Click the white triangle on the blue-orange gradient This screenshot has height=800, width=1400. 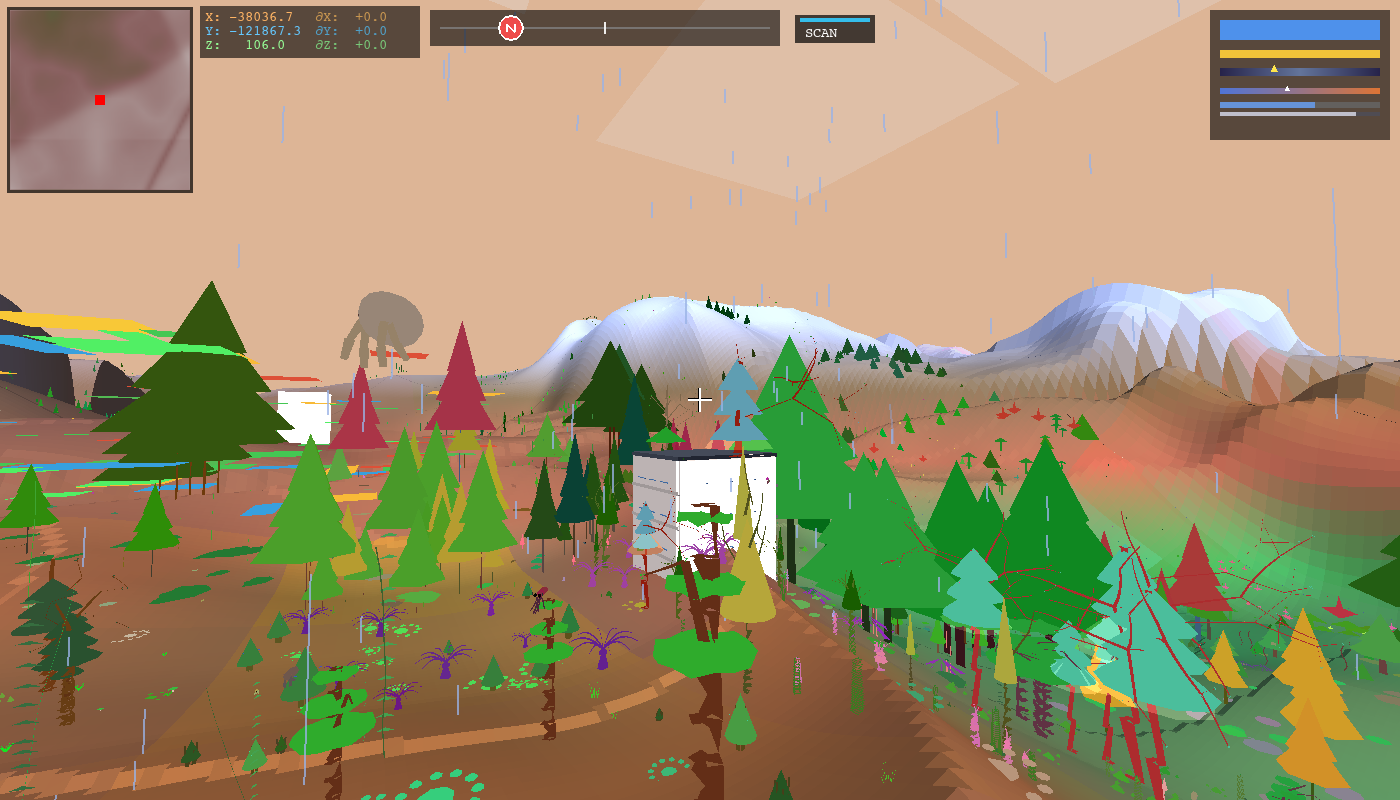point(1287,87)
